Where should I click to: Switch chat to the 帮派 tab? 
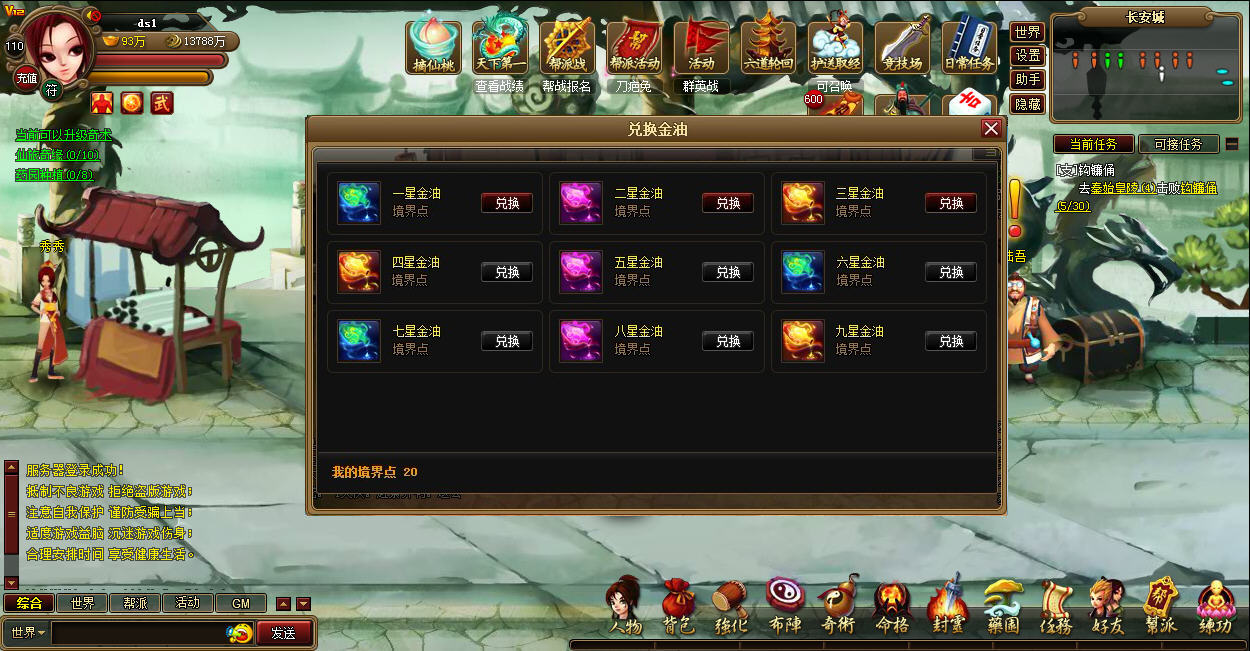(x=135, y=603)
